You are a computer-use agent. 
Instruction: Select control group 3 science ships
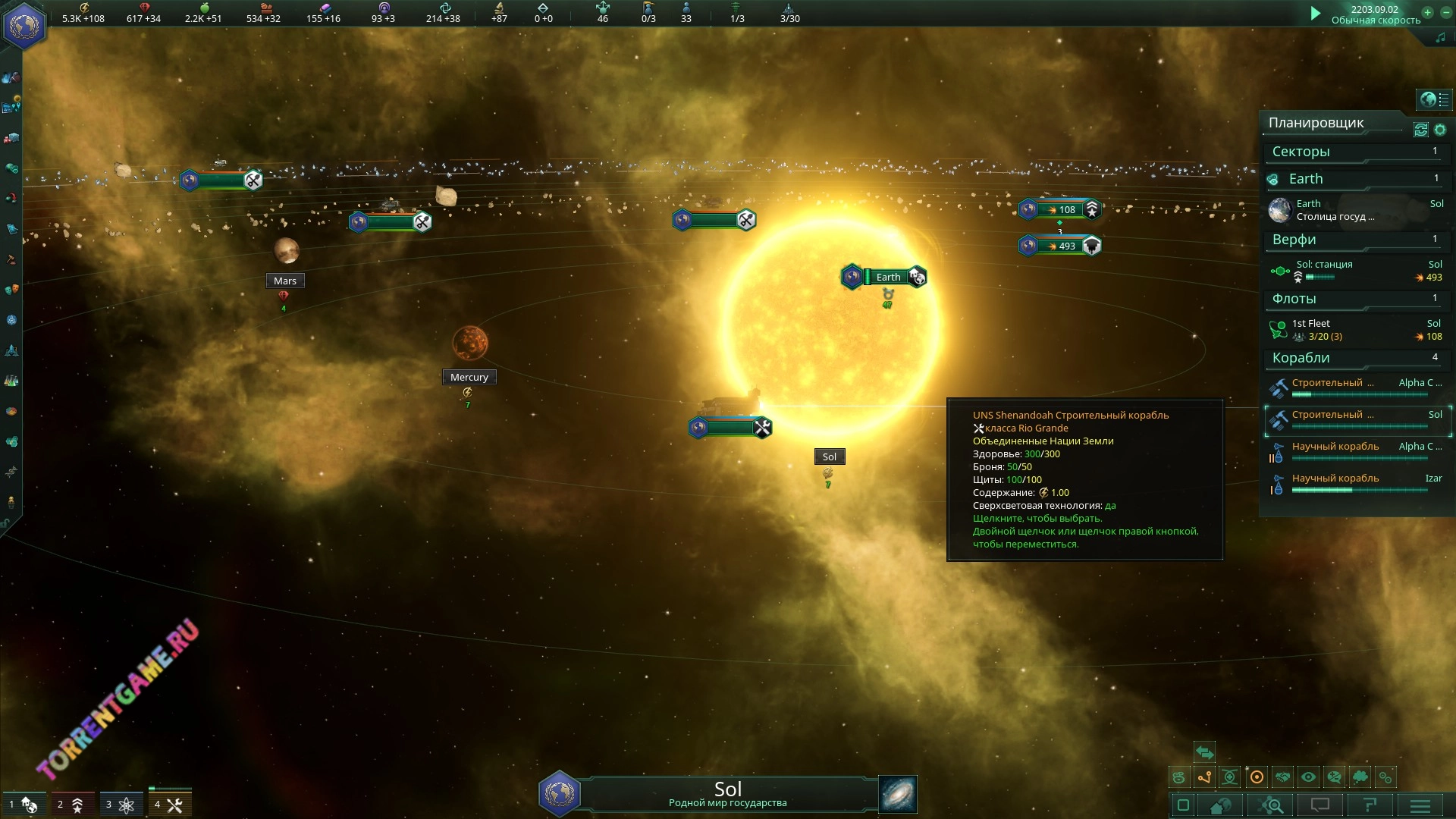pyautogui.click(x=121, y=805)
